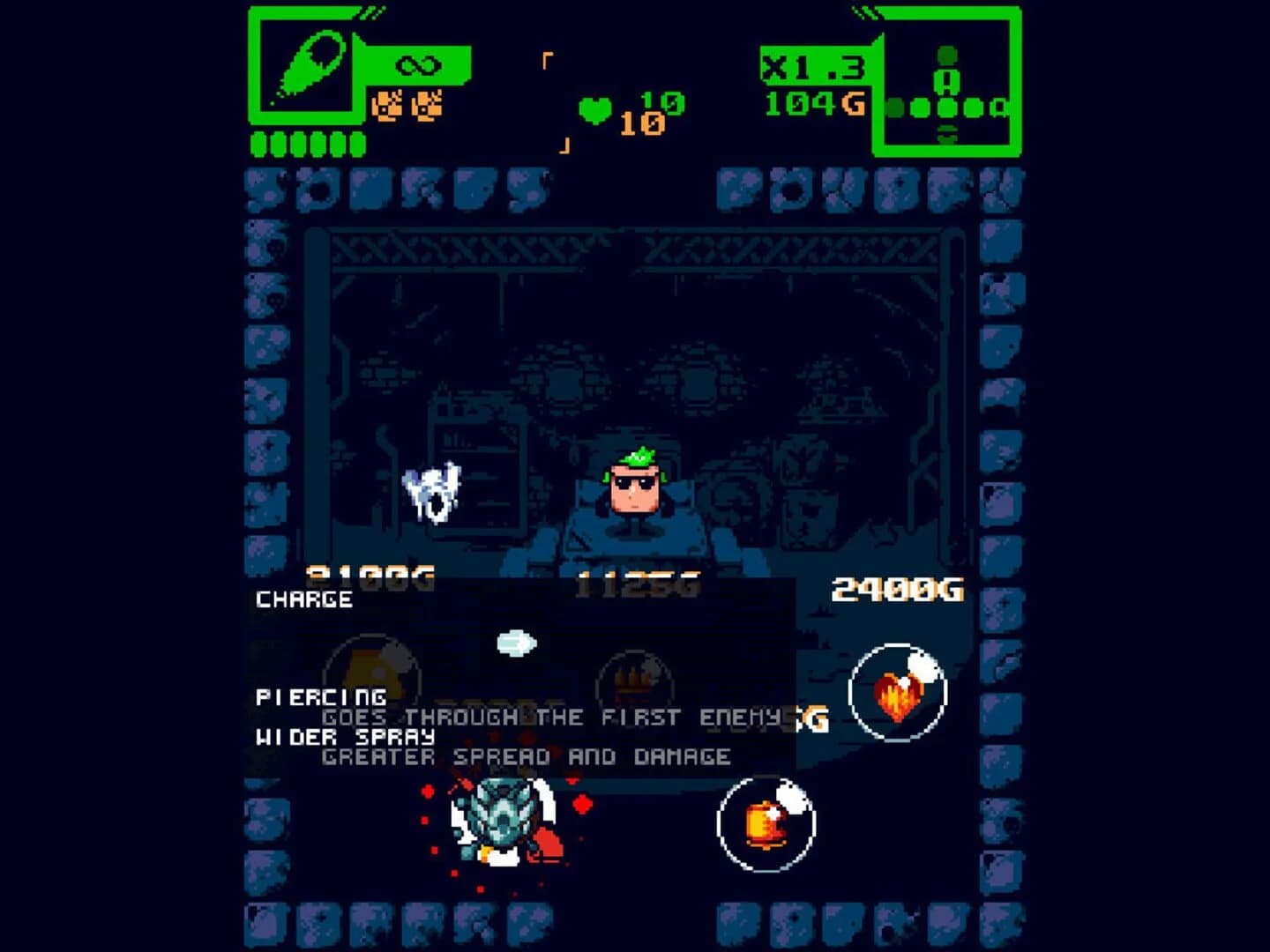
Task: Click the 2100G price tag
Action: point(369,575)
